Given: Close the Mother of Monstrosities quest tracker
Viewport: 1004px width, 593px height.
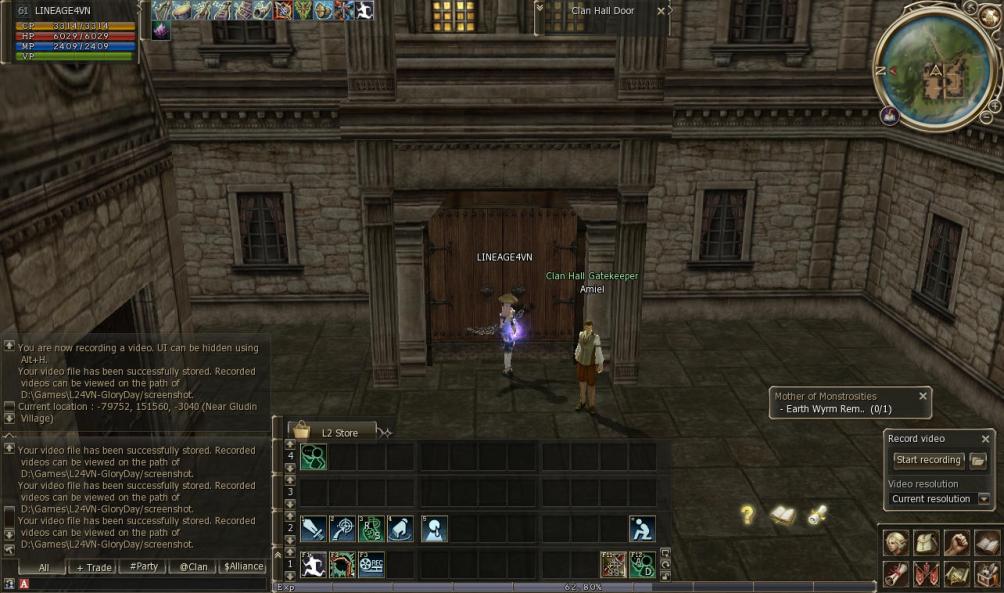Looking at the screenshot, I should click(923, 396).
